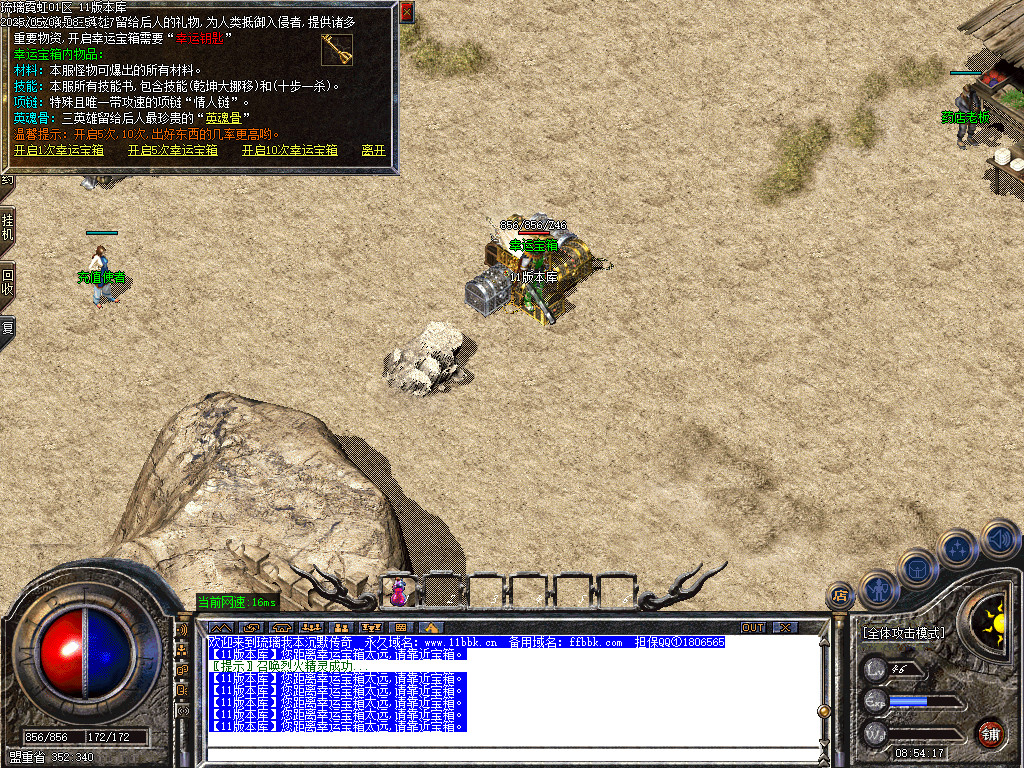Choose 开启5次幸运宝箱 option
The height and width of the screenshot is (768, 1024).
[x=172, y=150]
